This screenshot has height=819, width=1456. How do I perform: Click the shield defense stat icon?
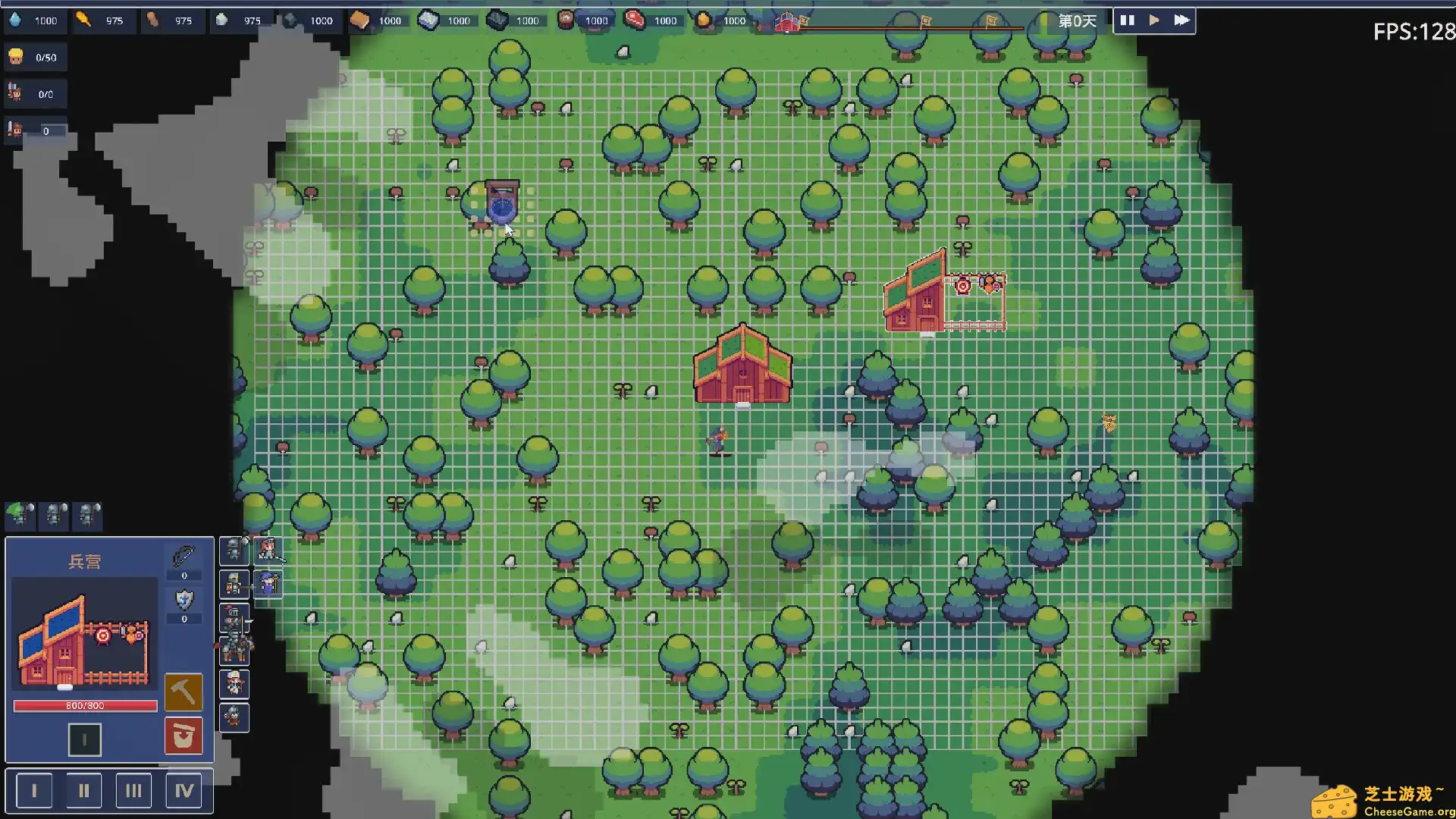pyautogui.click(x=183, y=601)
